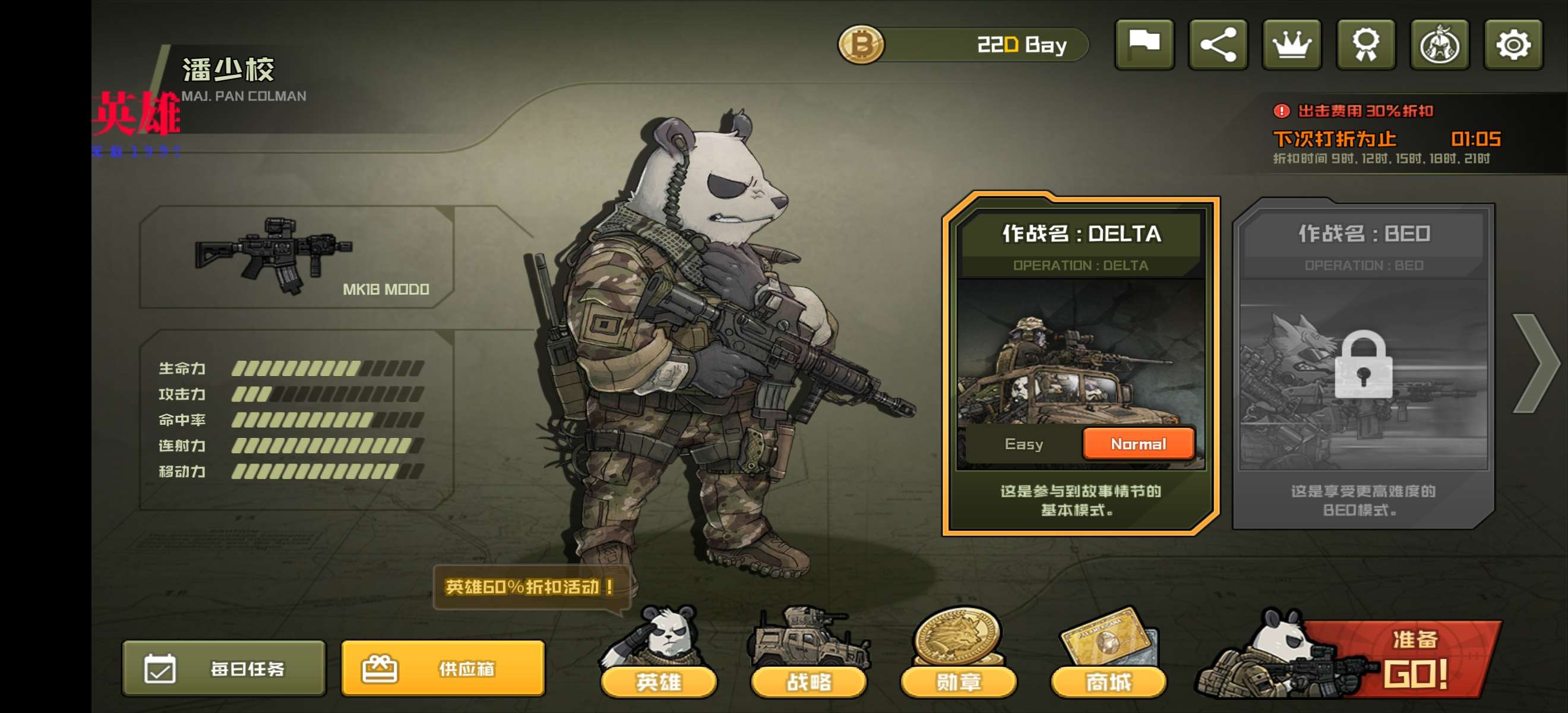Click the flag icon button
This screenshot has height=713, width=1568.
click(x=1144, y=45)
